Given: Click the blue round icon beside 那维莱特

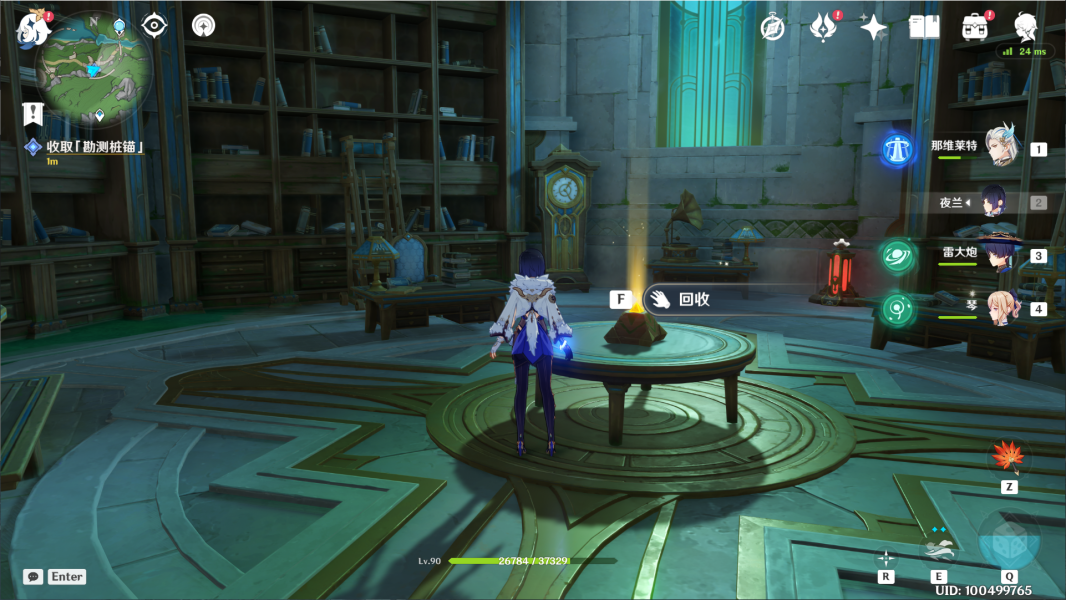Looking at the screenshot, I should click(897, 150).
